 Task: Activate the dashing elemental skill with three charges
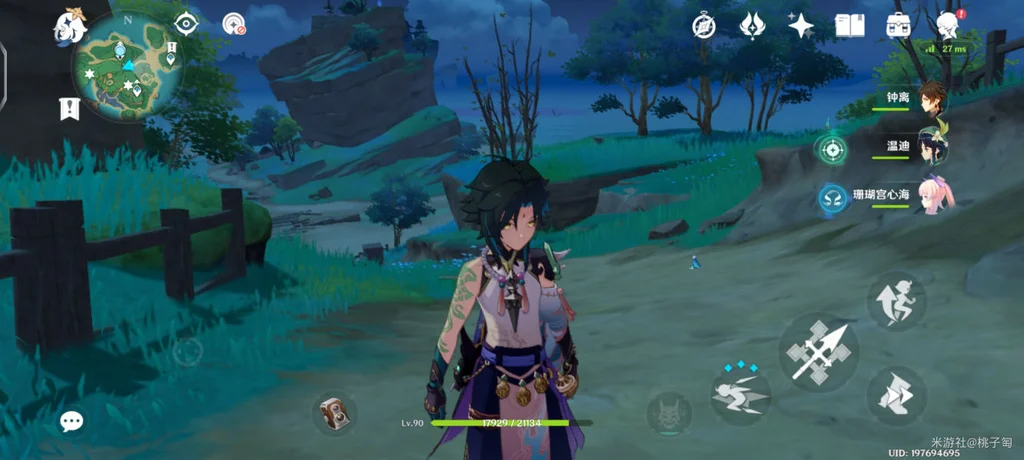(741, 393)
